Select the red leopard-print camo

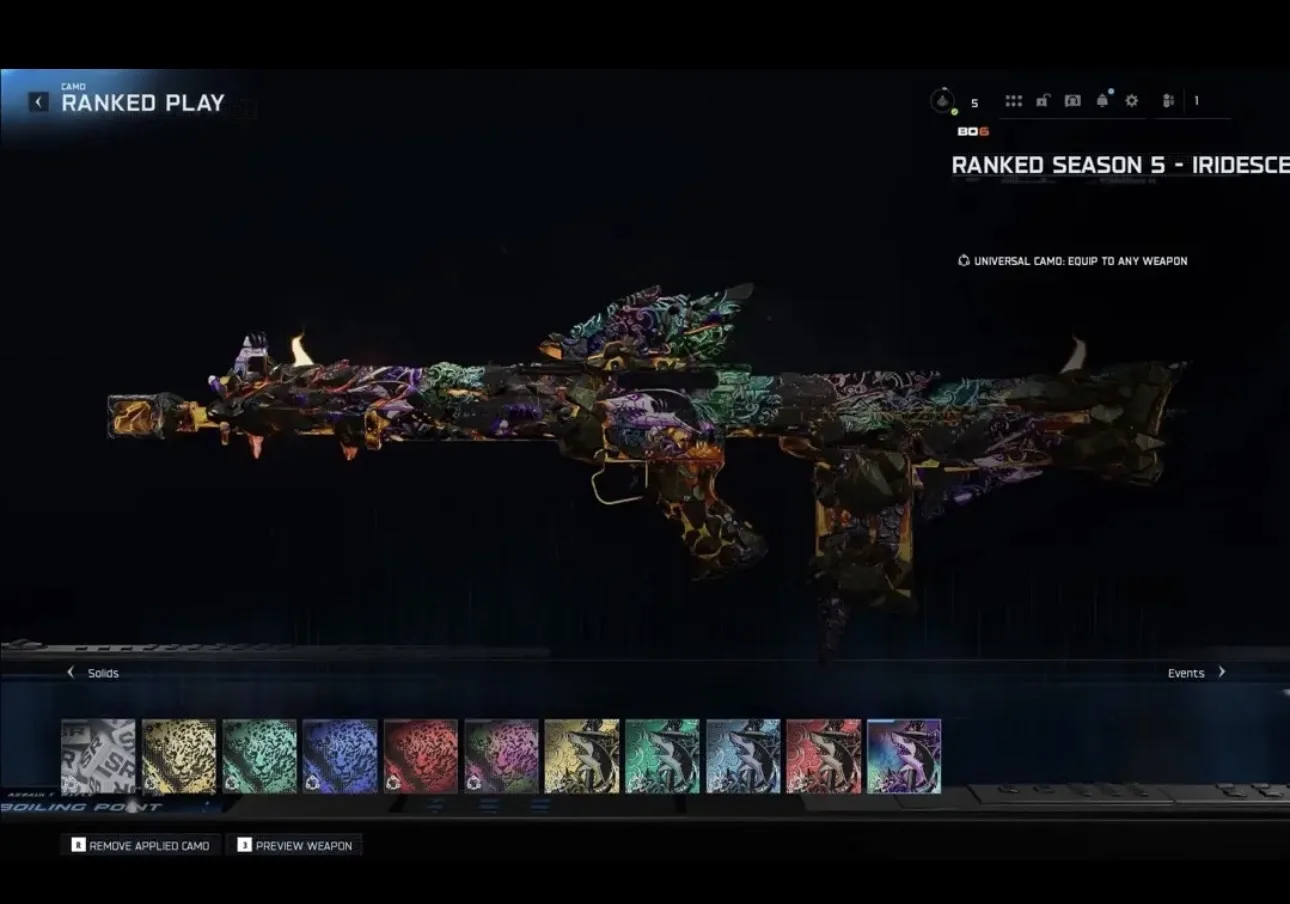tap(421, 756)
